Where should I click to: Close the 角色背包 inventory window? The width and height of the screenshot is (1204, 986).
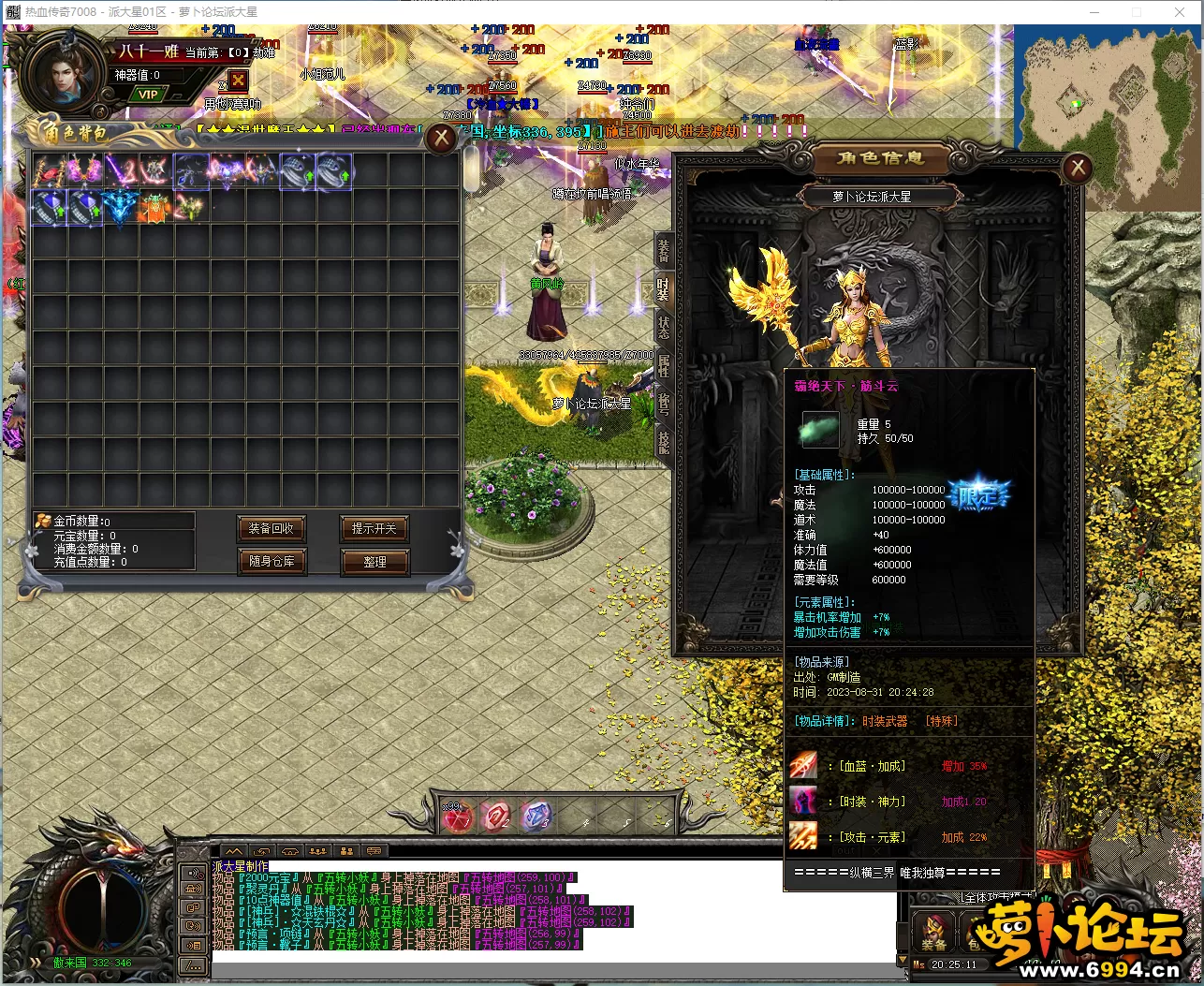click(441, 140)
